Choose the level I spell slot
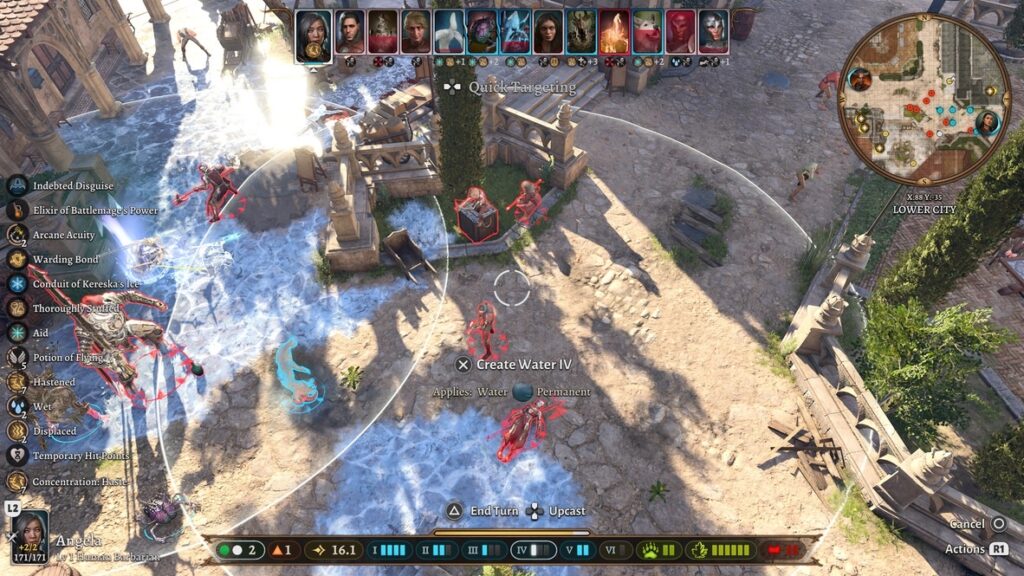1024x576 pixels. click(x=389, y=550)
